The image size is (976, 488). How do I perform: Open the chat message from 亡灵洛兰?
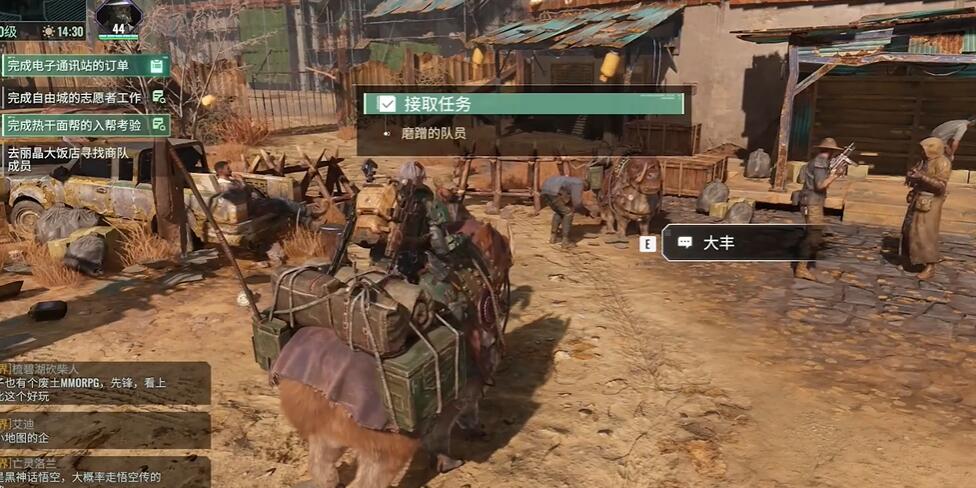click(104, 471)
